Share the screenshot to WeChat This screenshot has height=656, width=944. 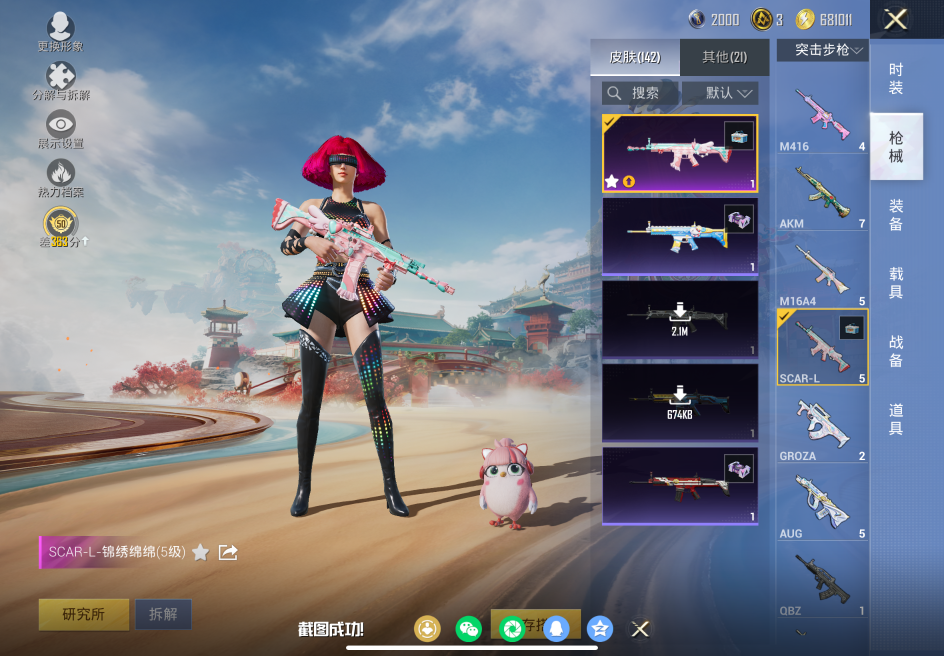[x=468, y=628]
